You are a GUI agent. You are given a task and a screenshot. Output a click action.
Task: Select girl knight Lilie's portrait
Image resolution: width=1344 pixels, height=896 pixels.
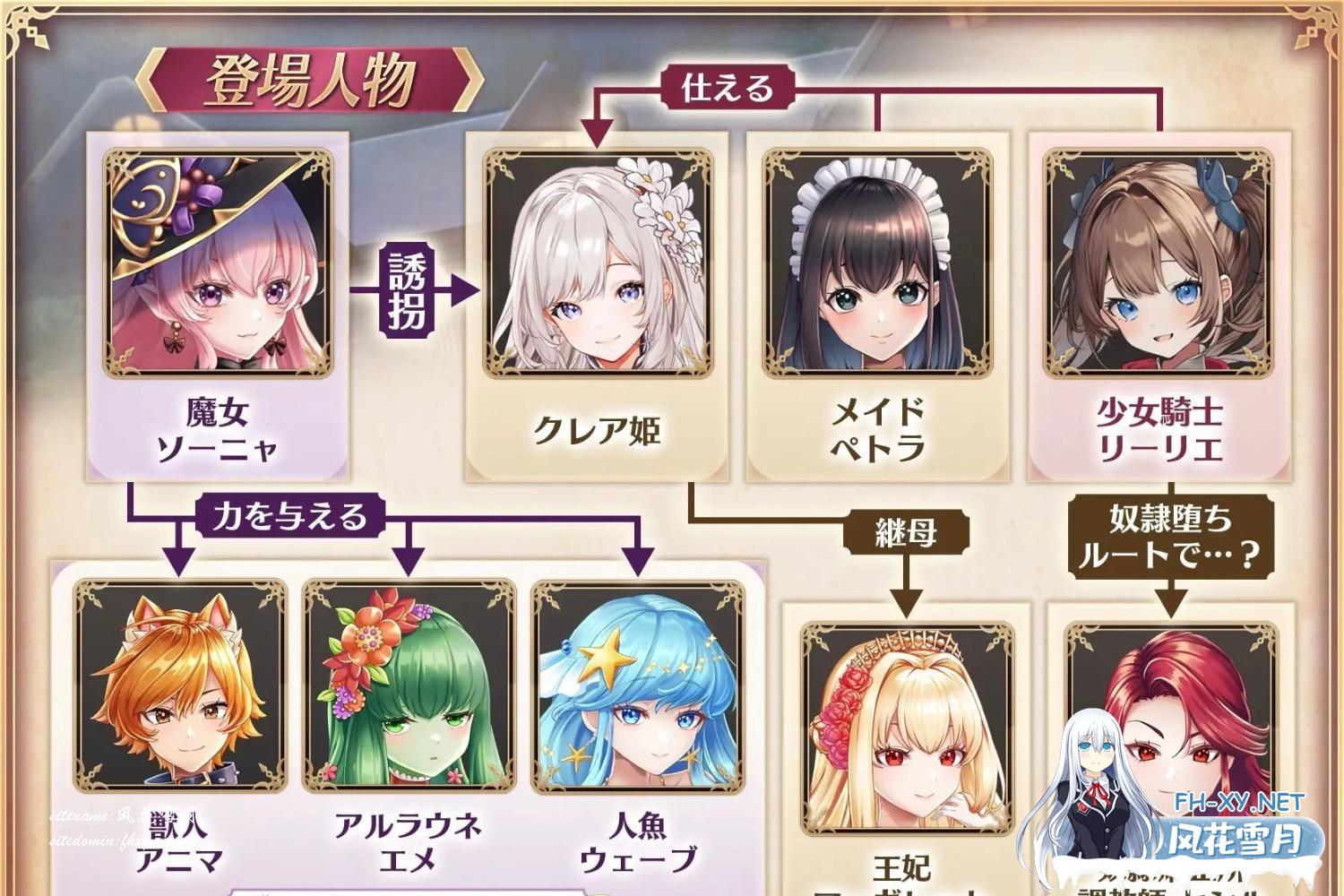tap(1159, 264)
